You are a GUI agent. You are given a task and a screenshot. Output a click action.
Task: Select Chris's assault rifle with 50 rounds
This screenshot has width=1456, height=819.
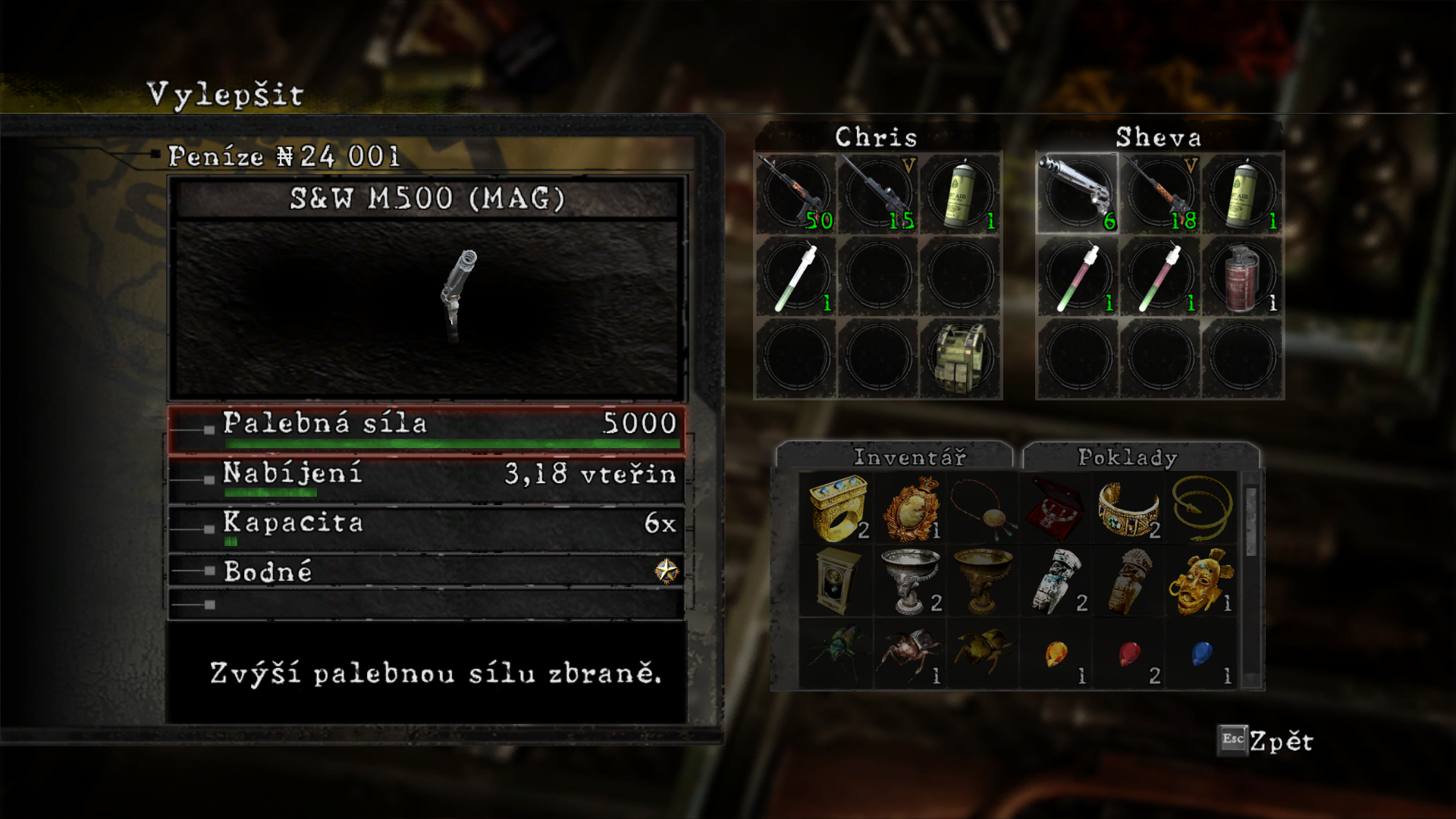point(795,193)
